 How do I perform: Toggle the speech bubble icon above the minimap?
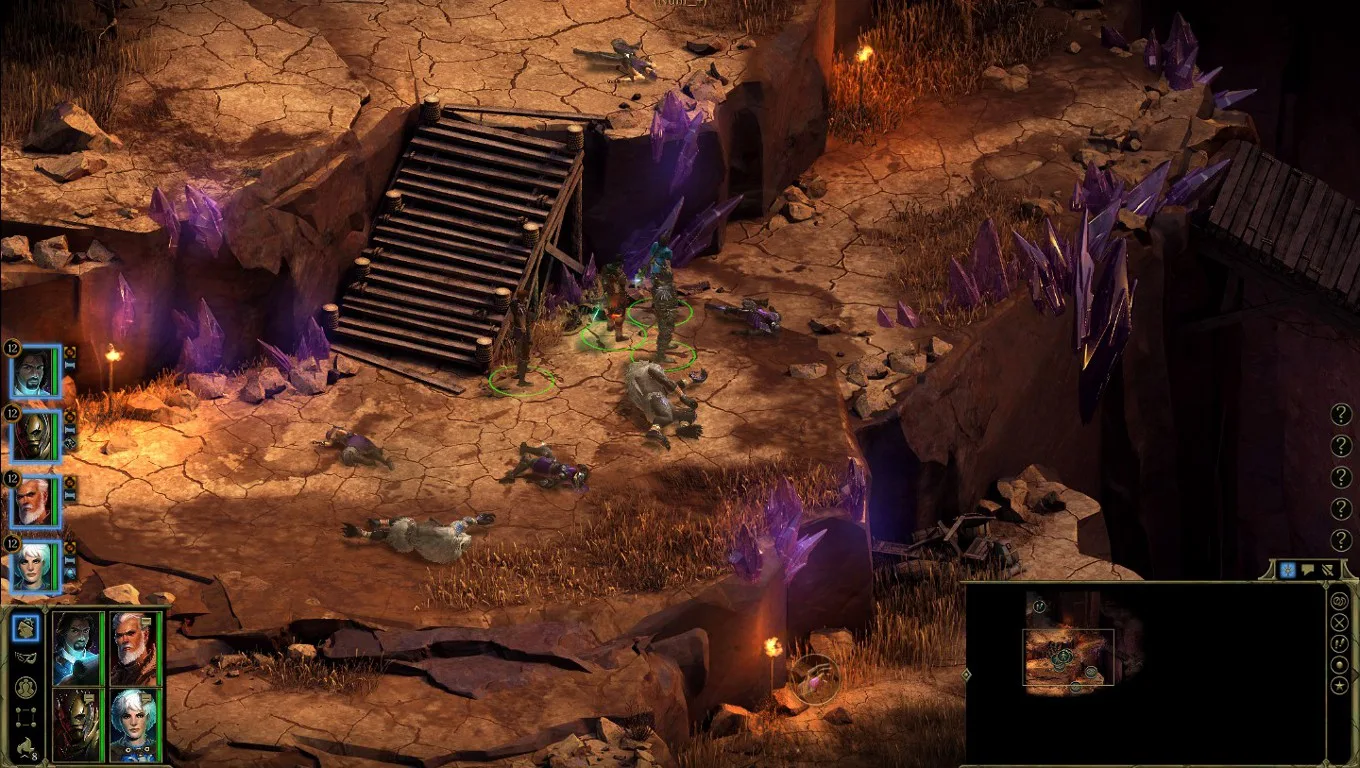click(1307, 569)
